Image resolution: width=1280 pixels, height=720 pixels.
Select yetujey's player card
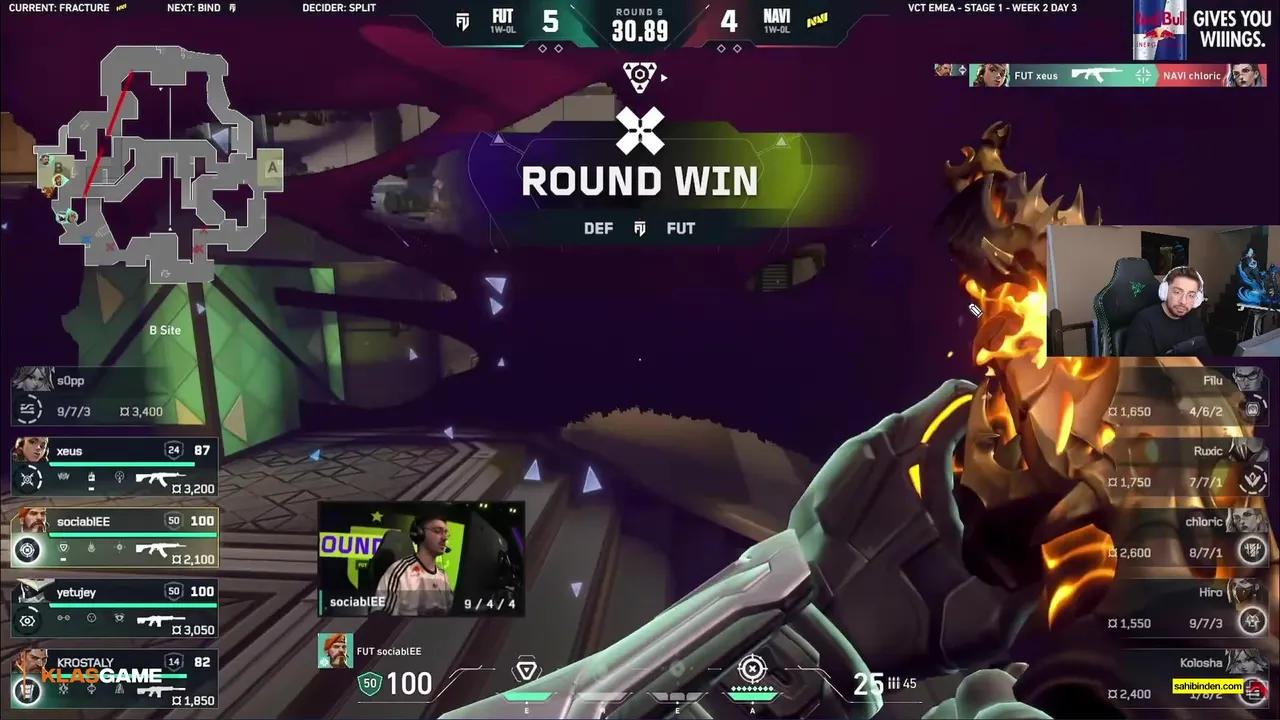115,607
